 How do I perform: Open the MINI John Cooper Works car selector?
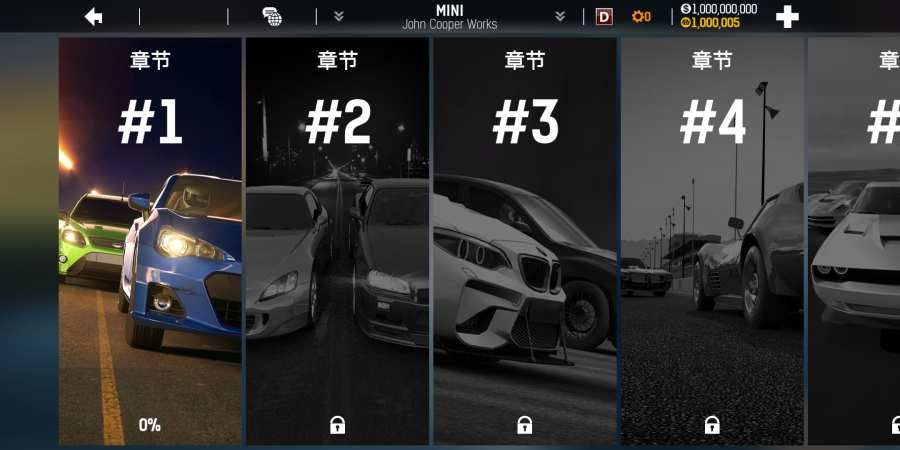tap(449, 16)
